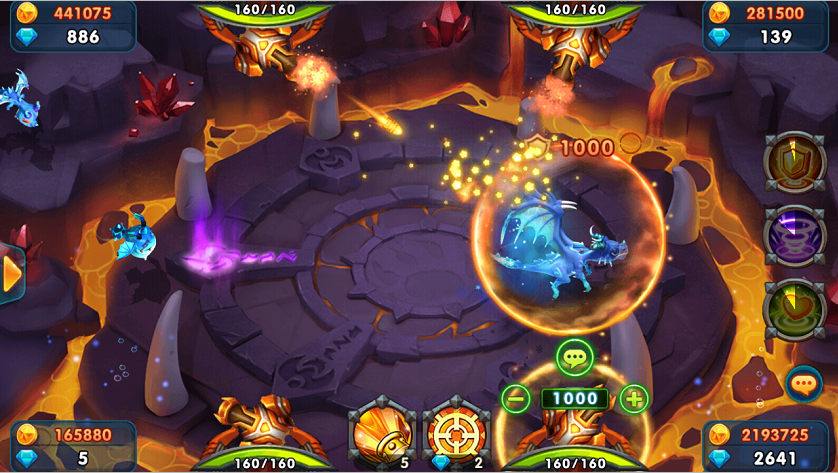Expand the side panel with the orange arrow
The image size is (838, 473).
coord(12,272)
